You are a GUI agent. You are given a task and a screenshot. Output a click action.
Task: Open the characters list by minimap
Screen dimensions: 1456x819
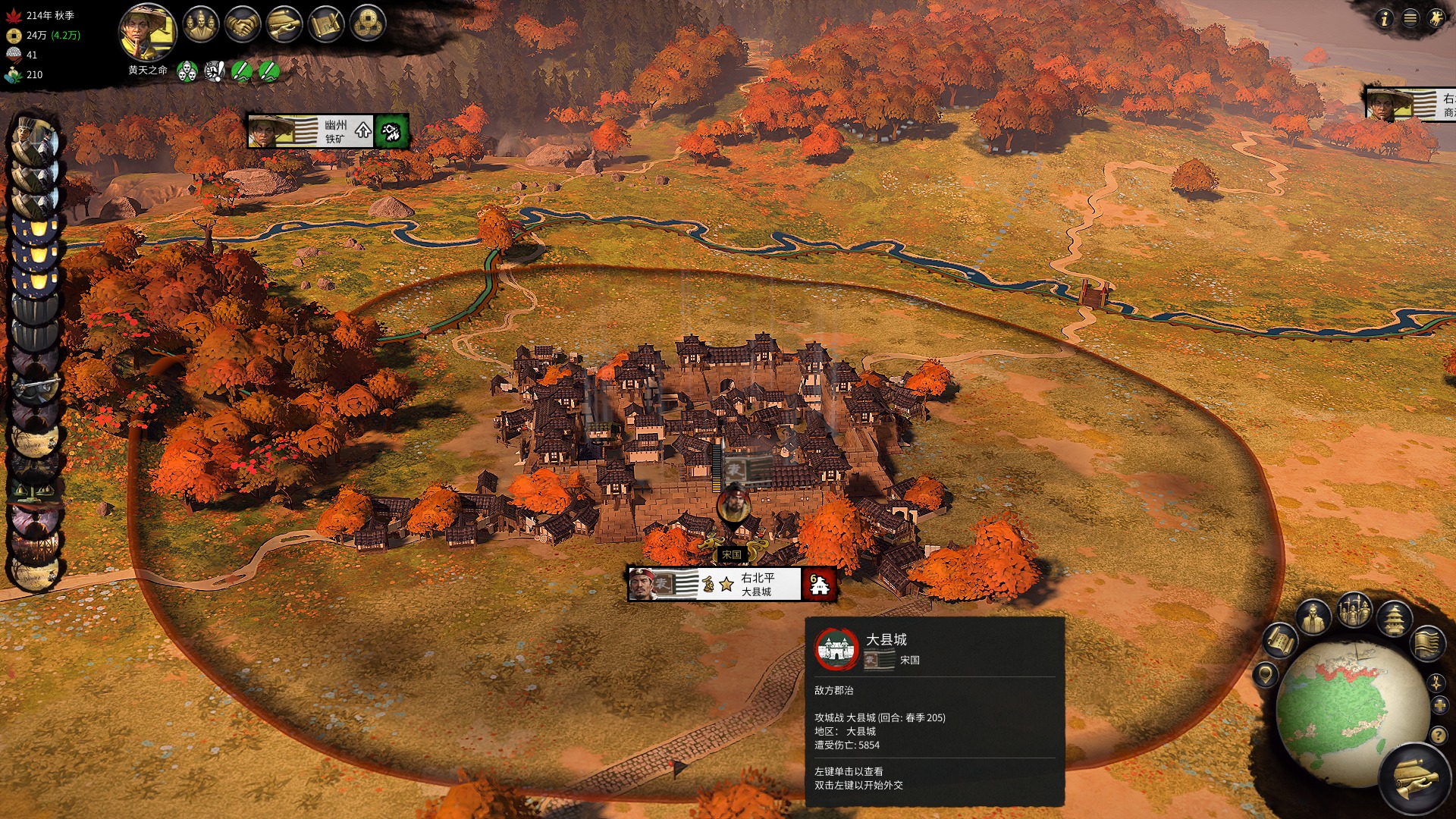(x=1313, y=617)
